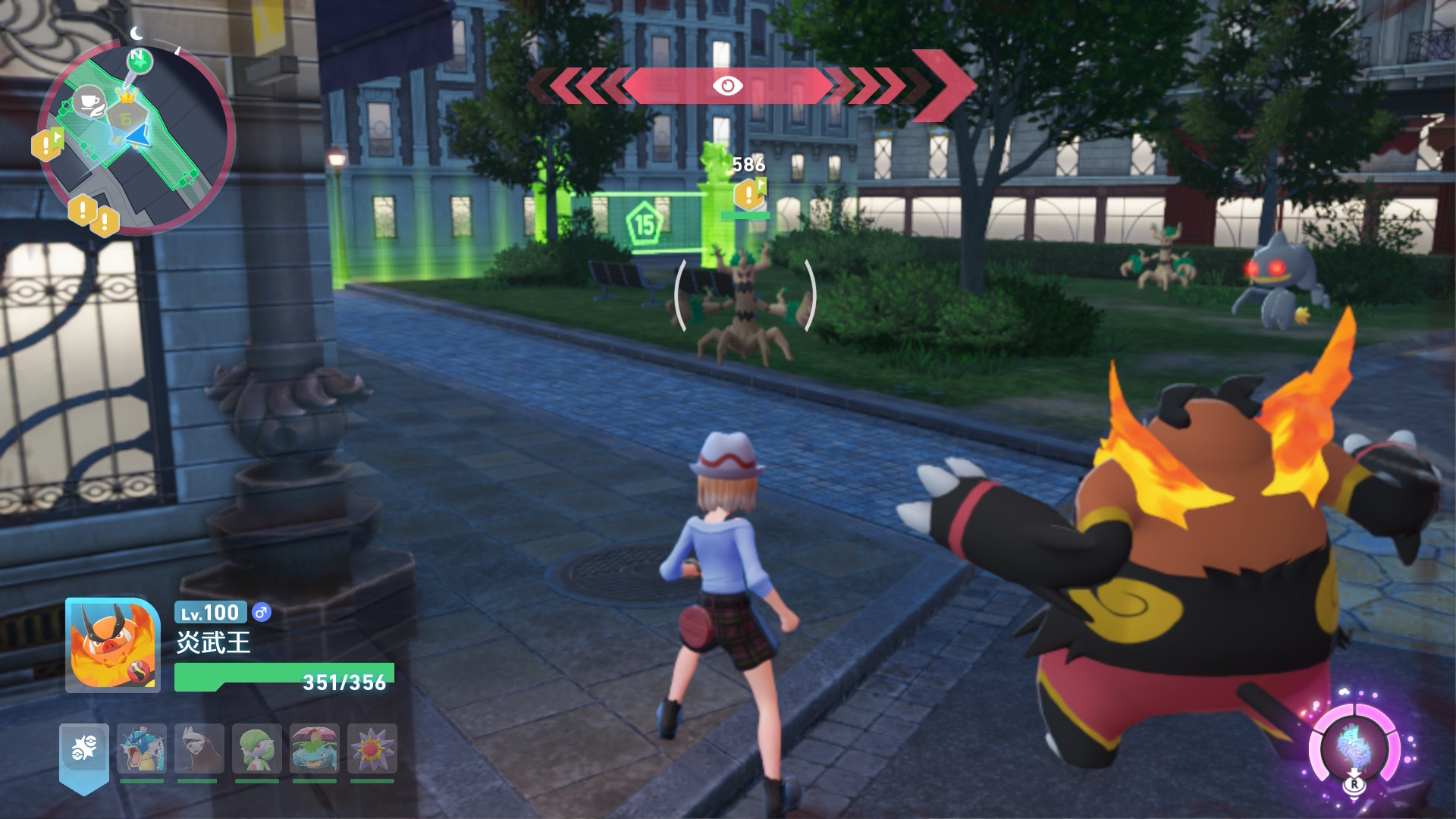Click the café cup marker on minimap

(89, 102)
